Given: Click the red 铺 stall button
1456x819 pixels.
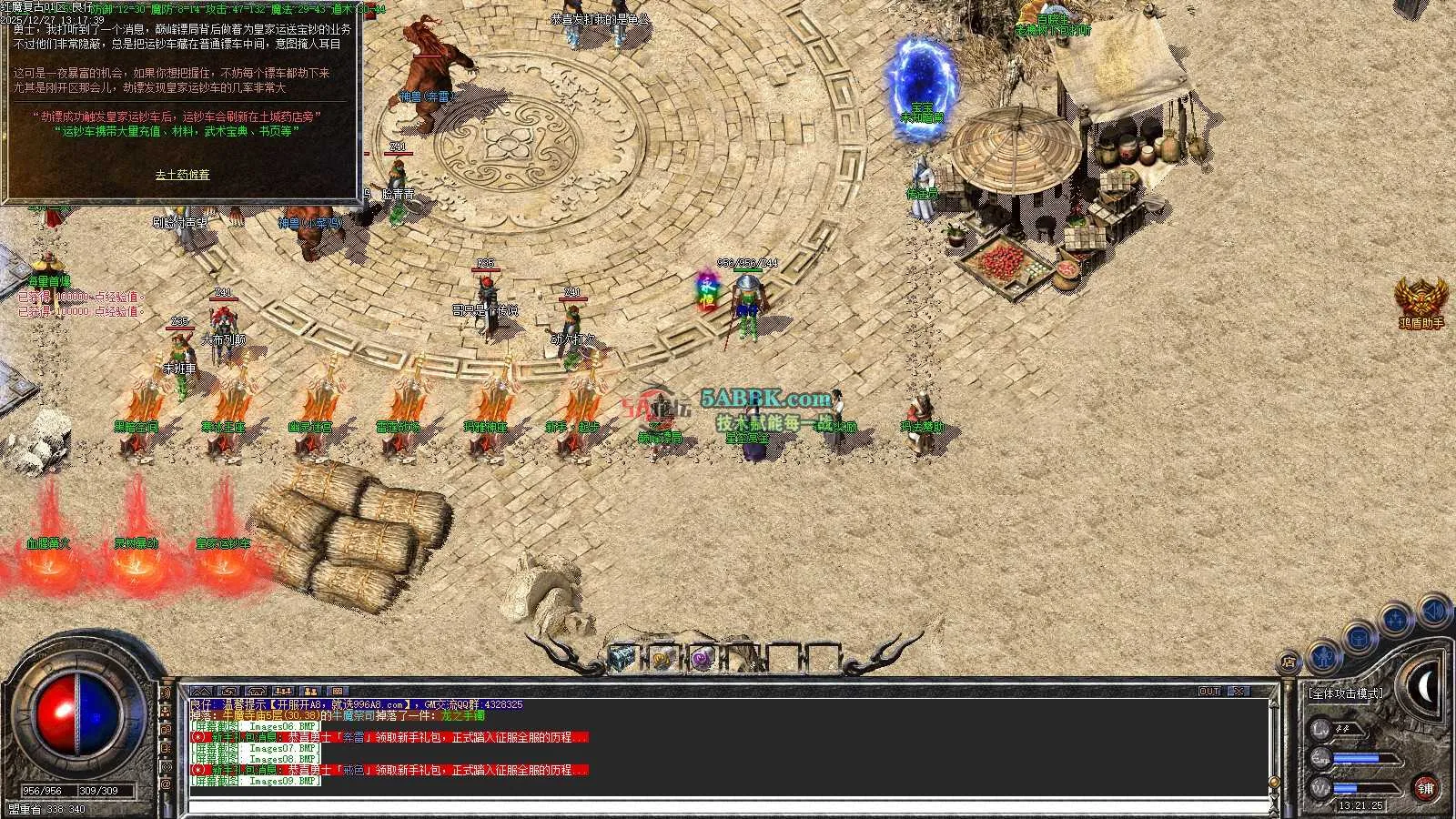Looking at the screenshot, I should click(x=1425, y=788).
